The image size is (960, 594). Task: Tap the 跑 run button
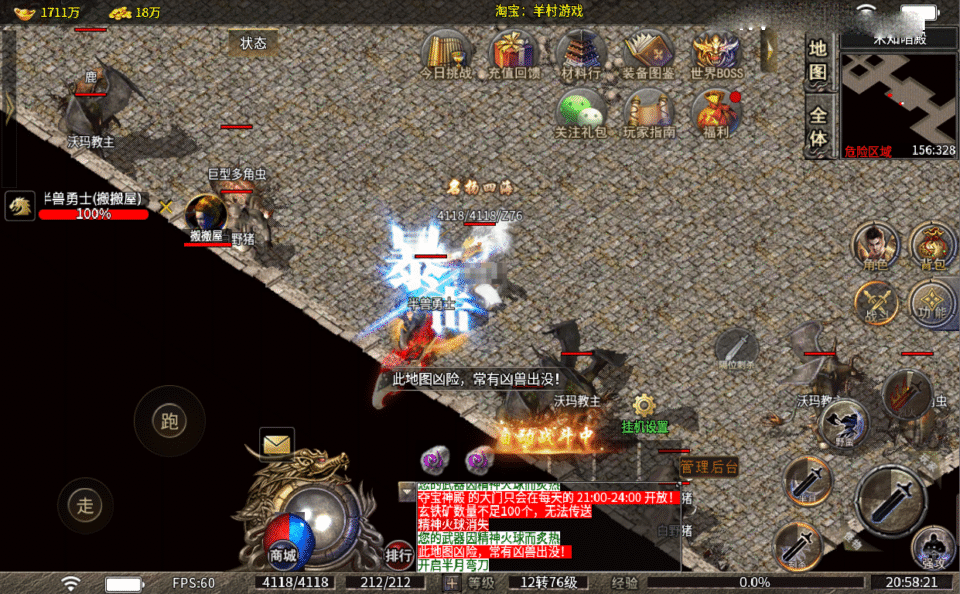click(169, 421)
